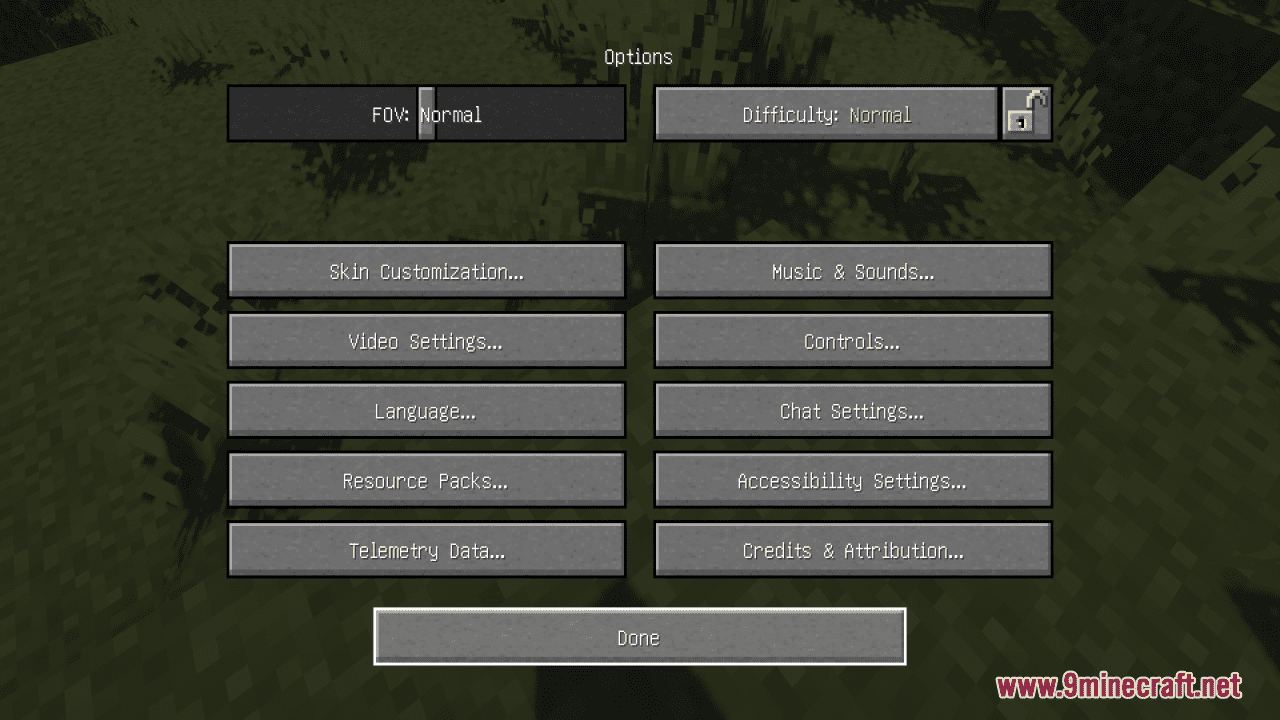Open Music & Sounds settings
The width and height of the screenshot is (1280, 720).
[x=852, y=270]
